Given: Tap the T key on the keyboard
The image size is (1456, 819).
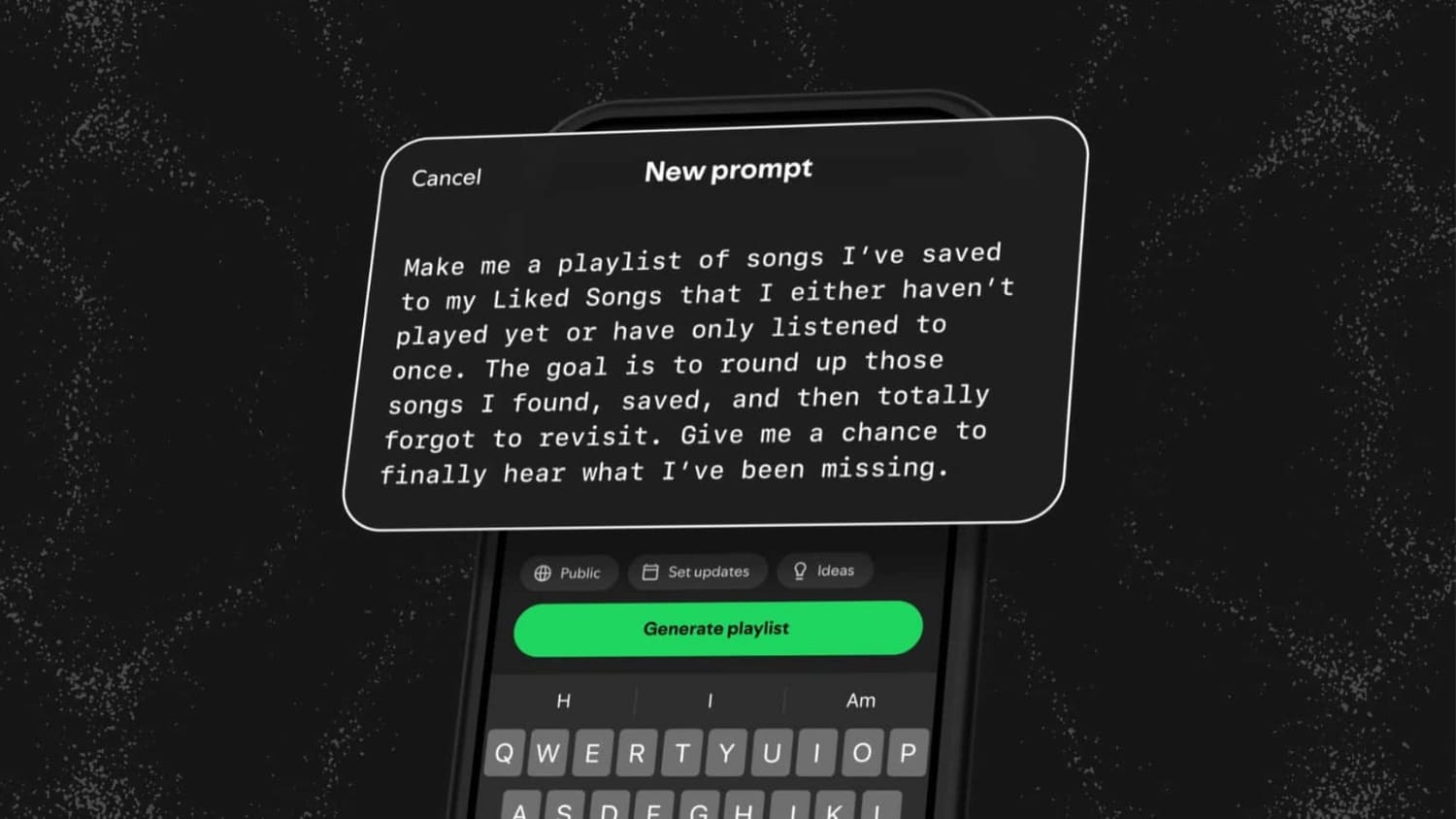Looking at the screenshot, I should pyautogui.click(x=682, y=753).
